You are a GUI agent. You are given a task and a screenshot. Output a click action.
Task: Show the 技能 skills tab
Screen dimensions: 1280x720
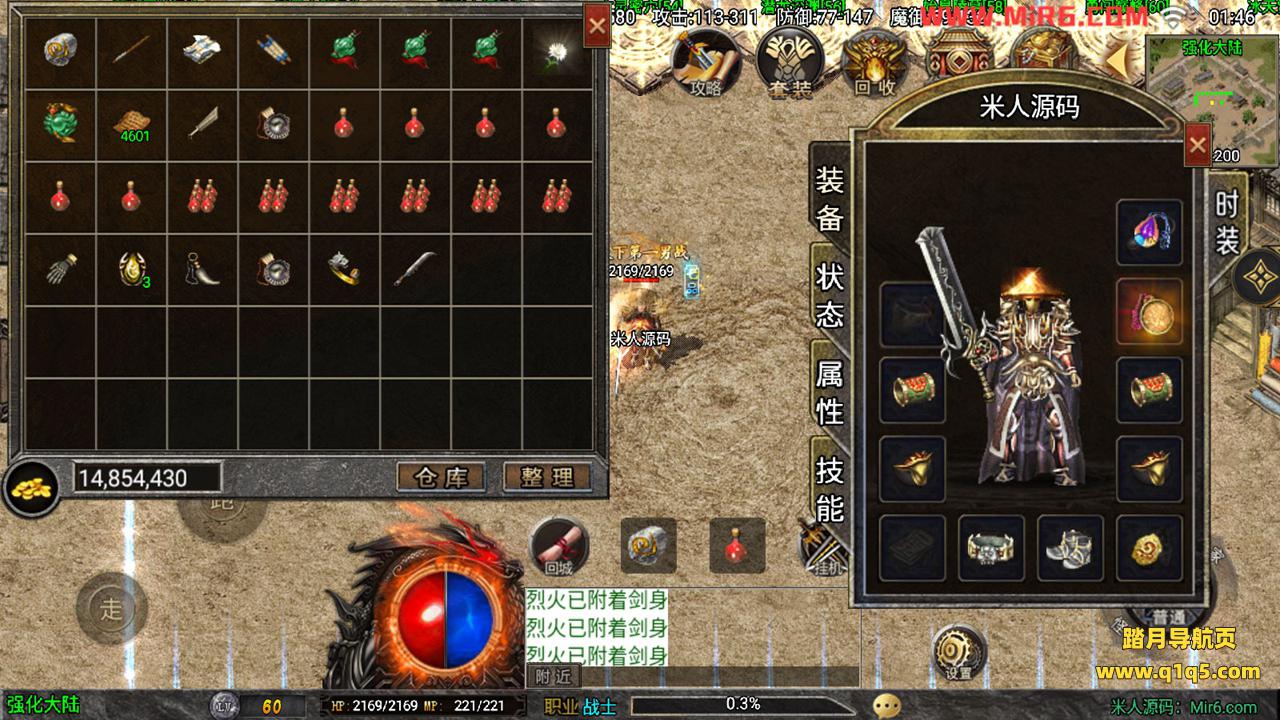[830, 488]
